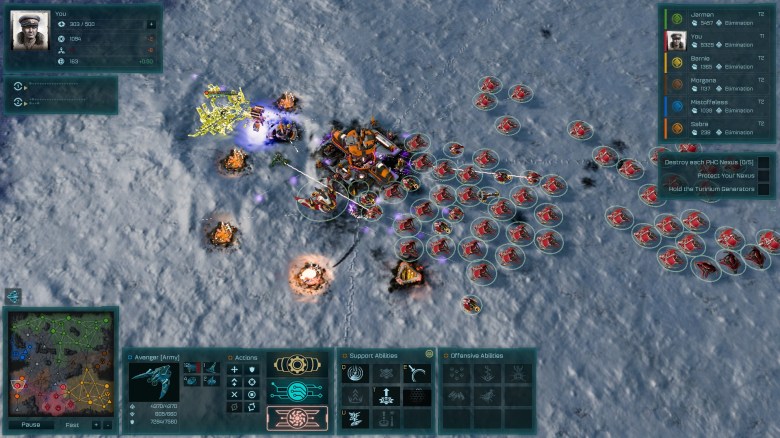This screenshot has height=438, width=780.
Task: Activate the teal circuit emblem button
Action: [x=296, y=392]
